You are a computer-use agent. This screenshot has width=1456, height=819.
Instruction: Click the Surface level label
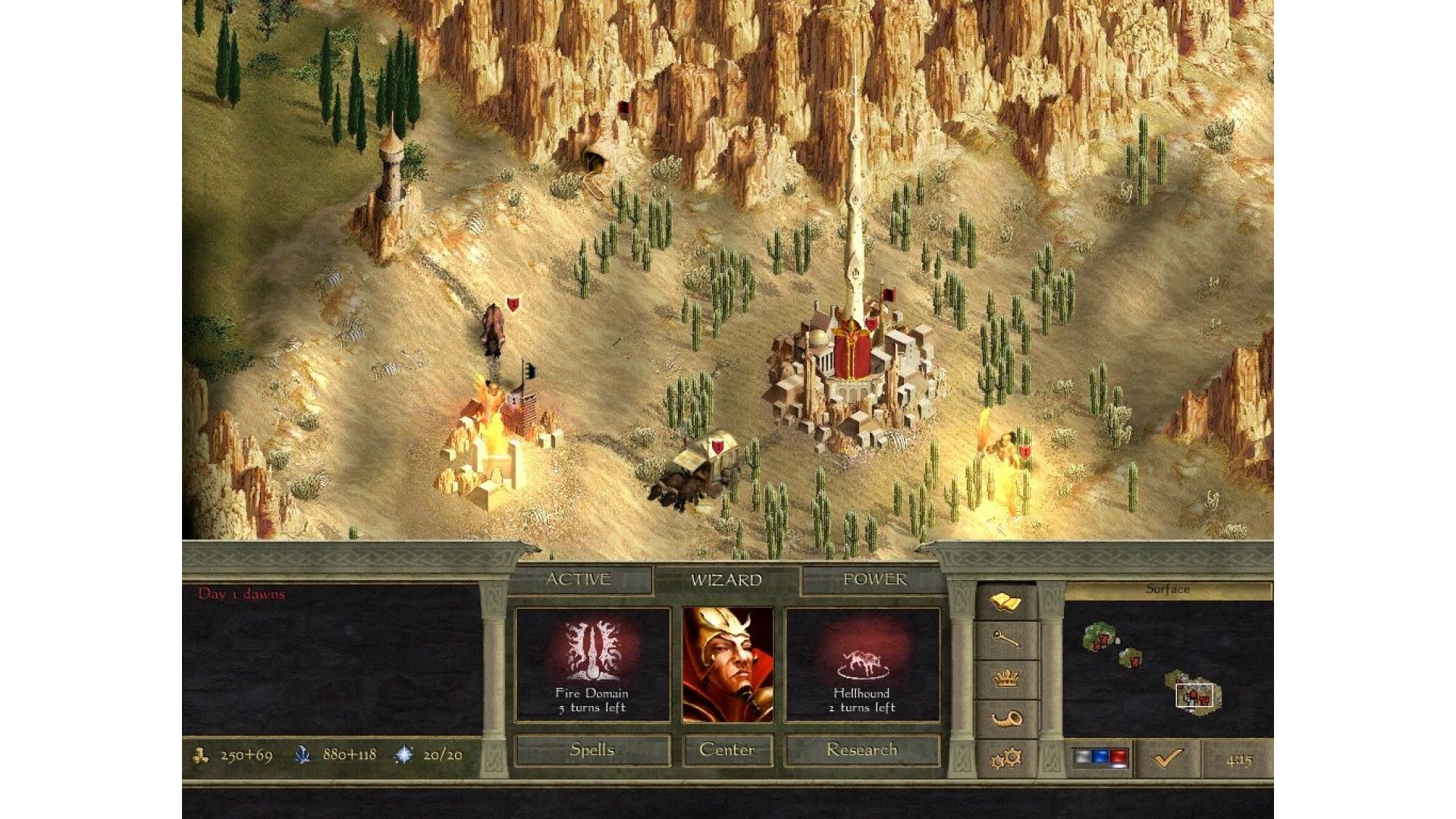click(1167, 590)
